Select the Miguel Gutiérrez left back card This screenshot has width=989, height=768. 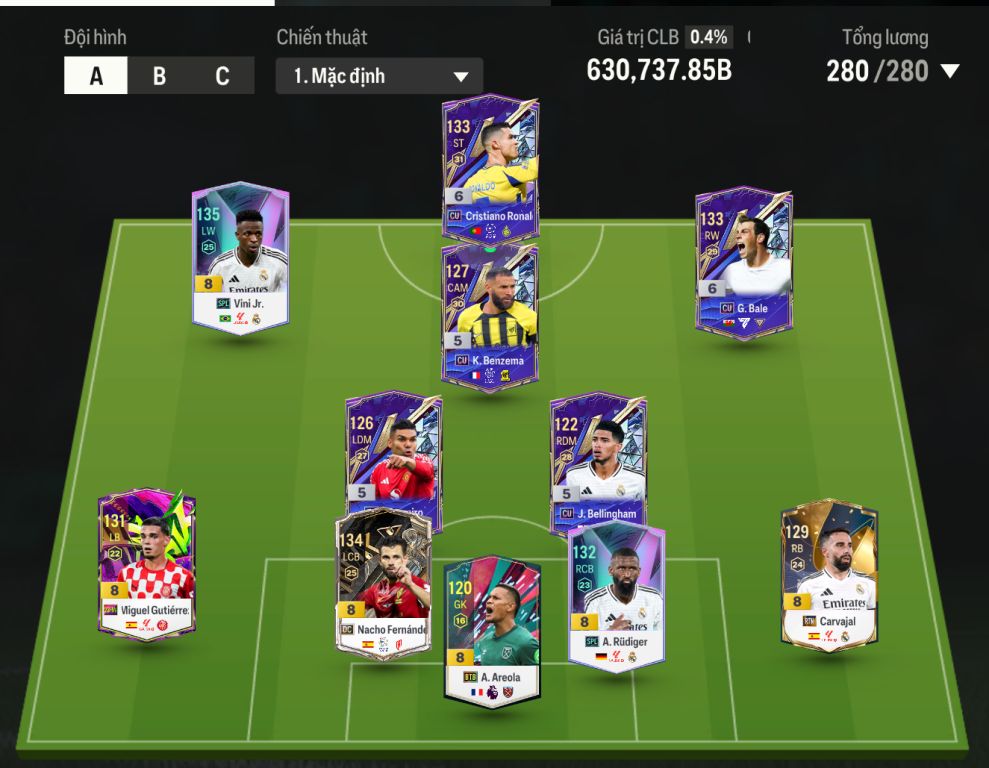click(147, 563)
